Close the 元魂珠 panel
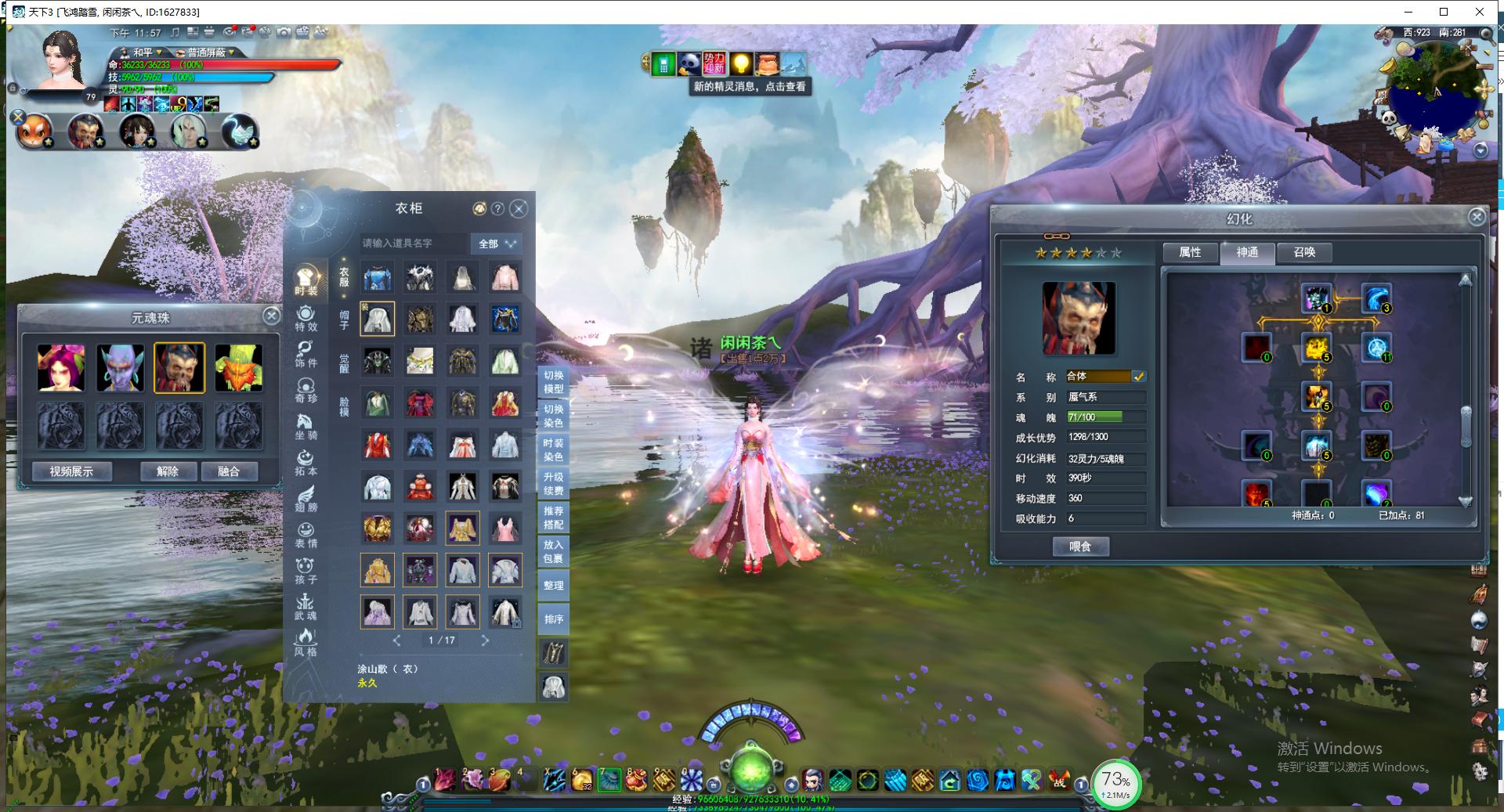Screen dimensions: 1504x812 (271, 316)
